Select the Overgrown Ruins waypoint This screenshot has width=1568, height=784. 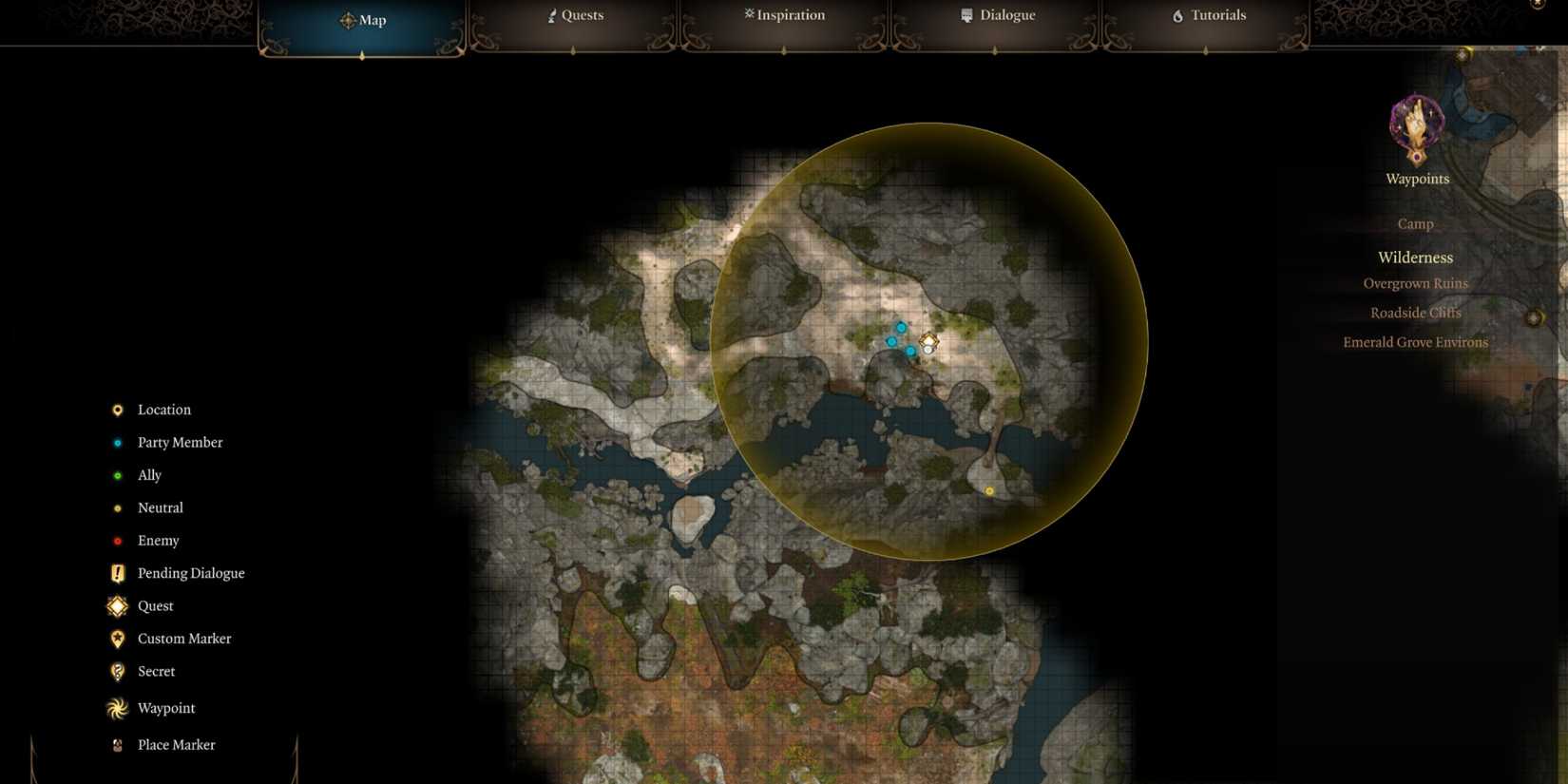(1416, 283)
